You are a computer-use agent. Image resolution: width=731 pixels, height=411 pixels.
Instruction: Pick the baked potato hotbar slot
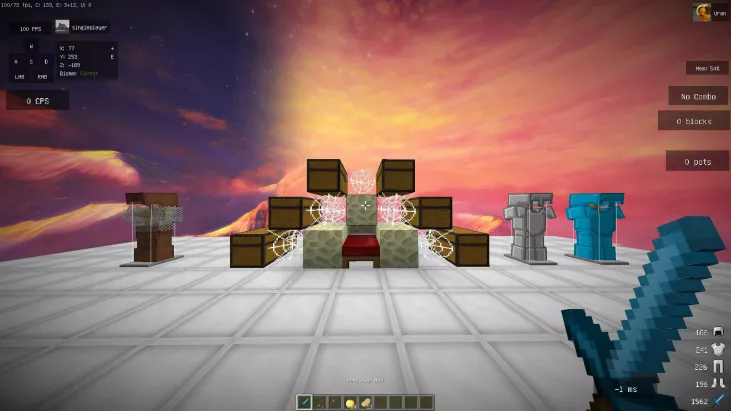(367, 401)
